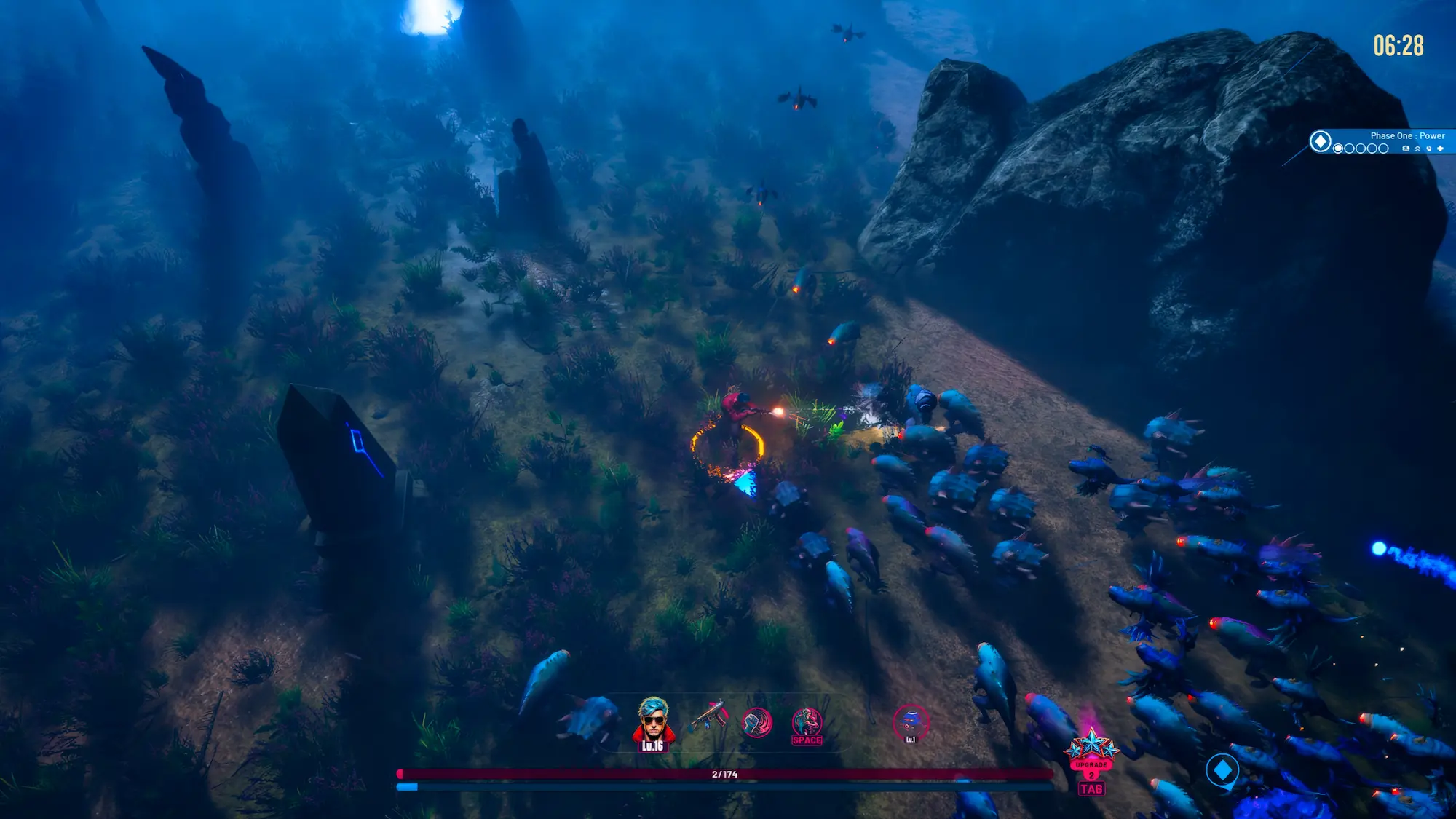This screenshot has height=819, width=1456.
Task: Select the level 1 drone companion icon
Action: [910, 723]
